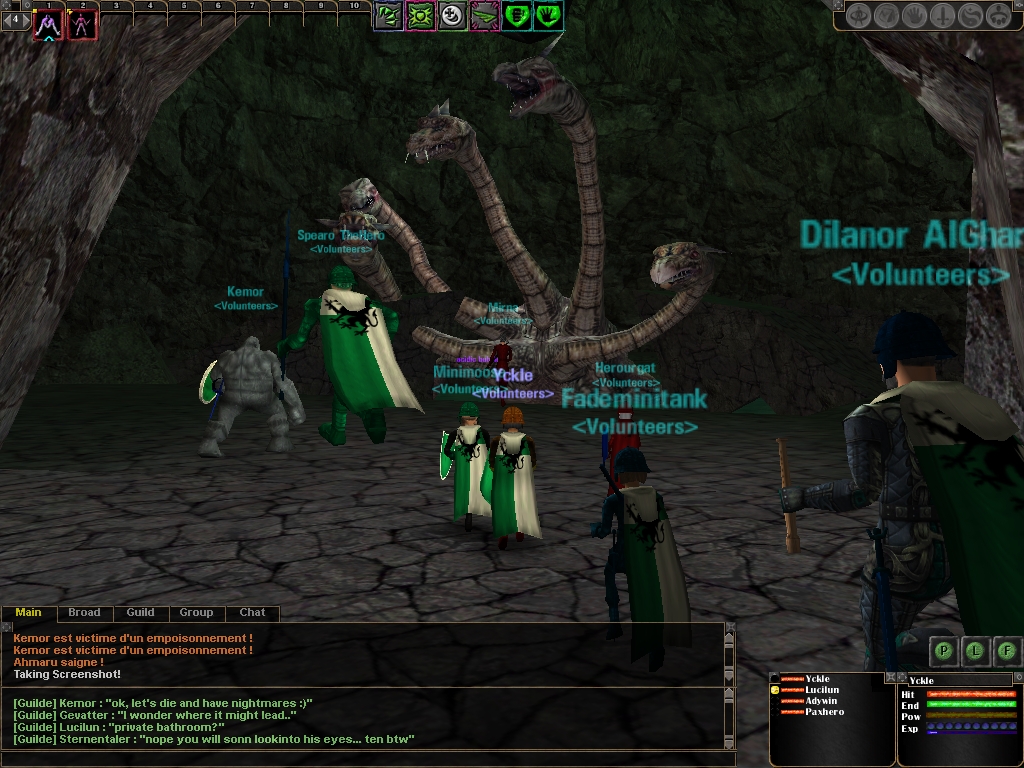Click the green claw effect icon
This screenshot has height=768, width=1024.
tap(389, 15)
